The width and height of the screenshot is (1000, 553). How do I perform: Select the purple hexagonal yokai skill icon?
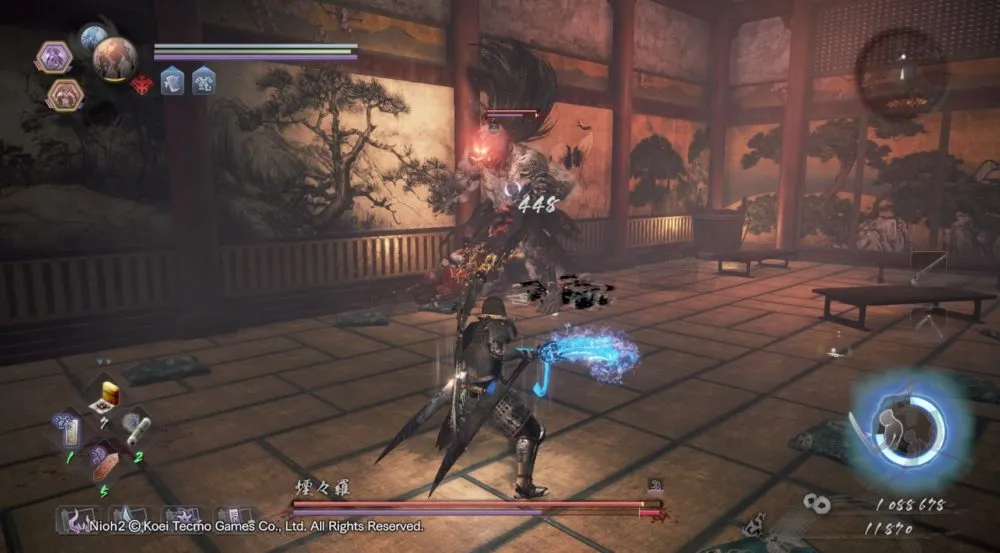click(53, 55)
